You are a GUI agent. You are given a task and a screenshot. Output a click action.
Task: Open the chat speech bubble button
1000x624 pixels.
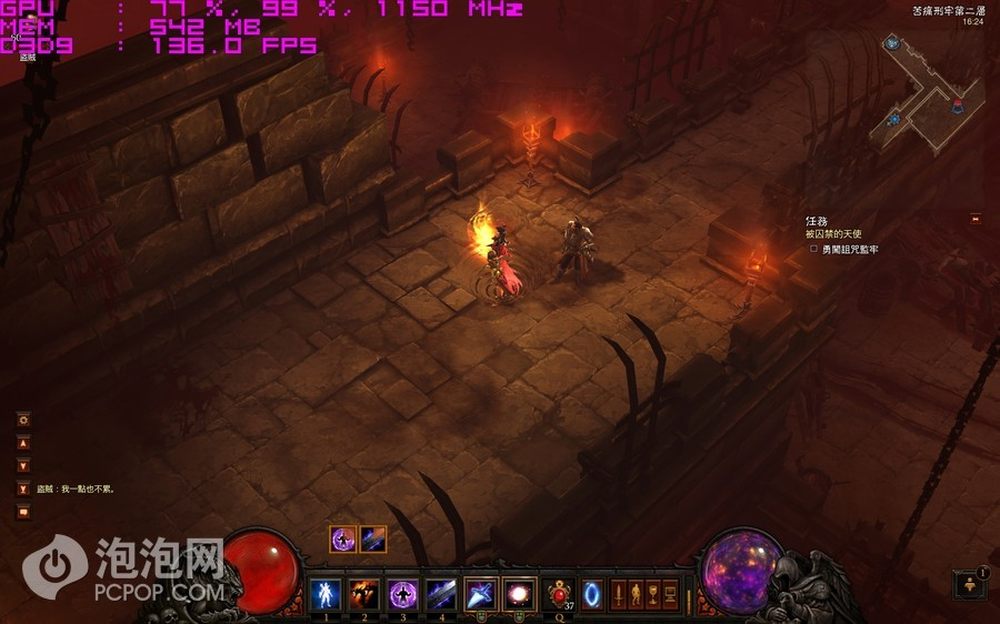pos(24,512)
